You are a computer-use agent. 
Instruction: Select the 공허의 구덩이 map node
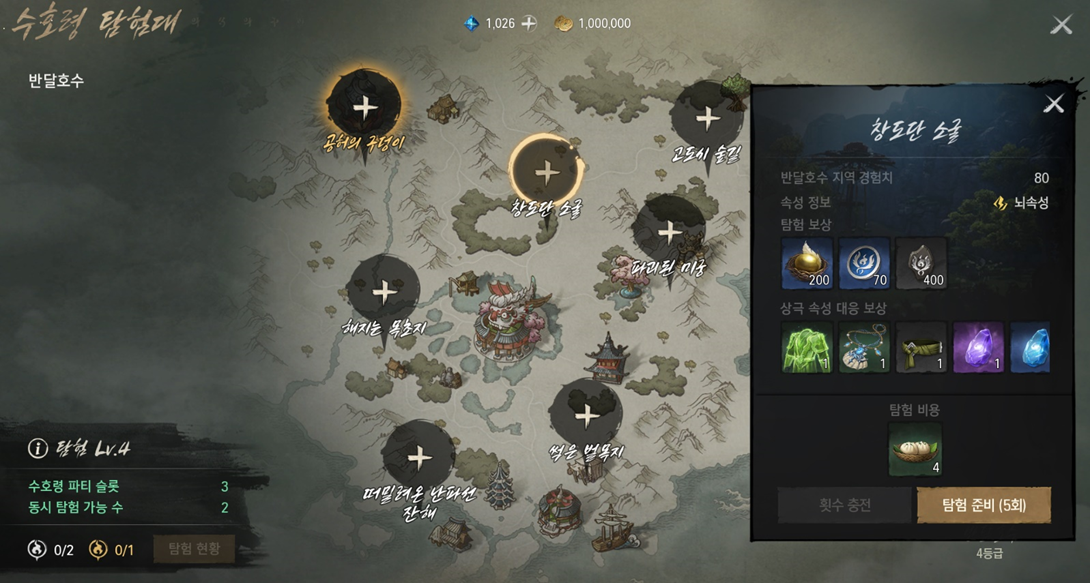point(365,108)
